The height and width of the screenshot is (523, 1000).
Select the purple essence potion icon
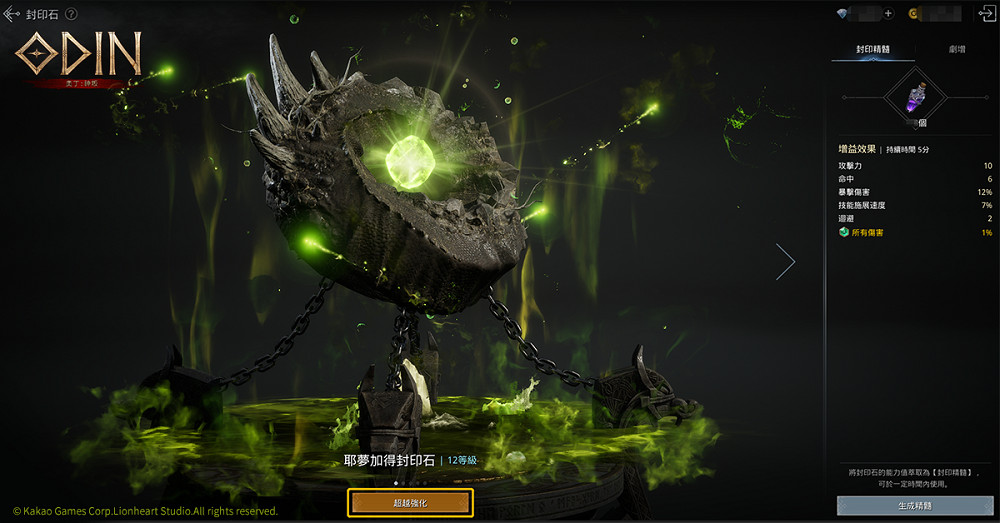(914, 97)
